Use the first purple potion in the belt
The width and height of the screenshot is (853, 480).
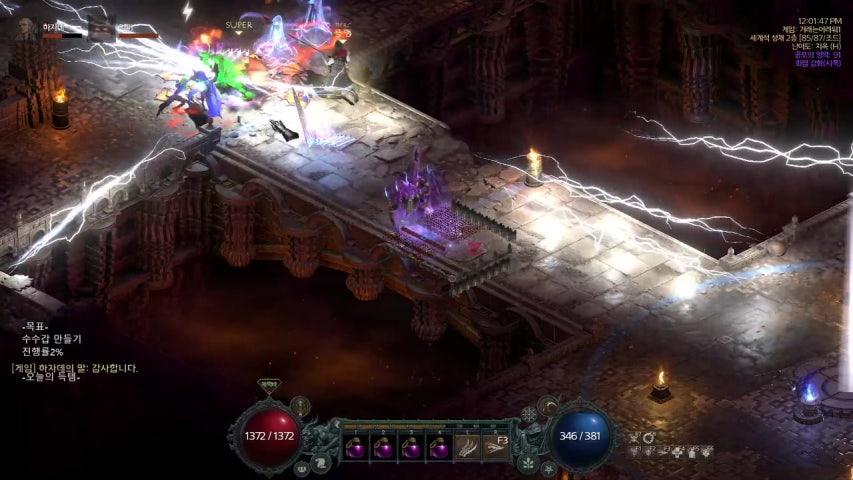click(355, 448)
